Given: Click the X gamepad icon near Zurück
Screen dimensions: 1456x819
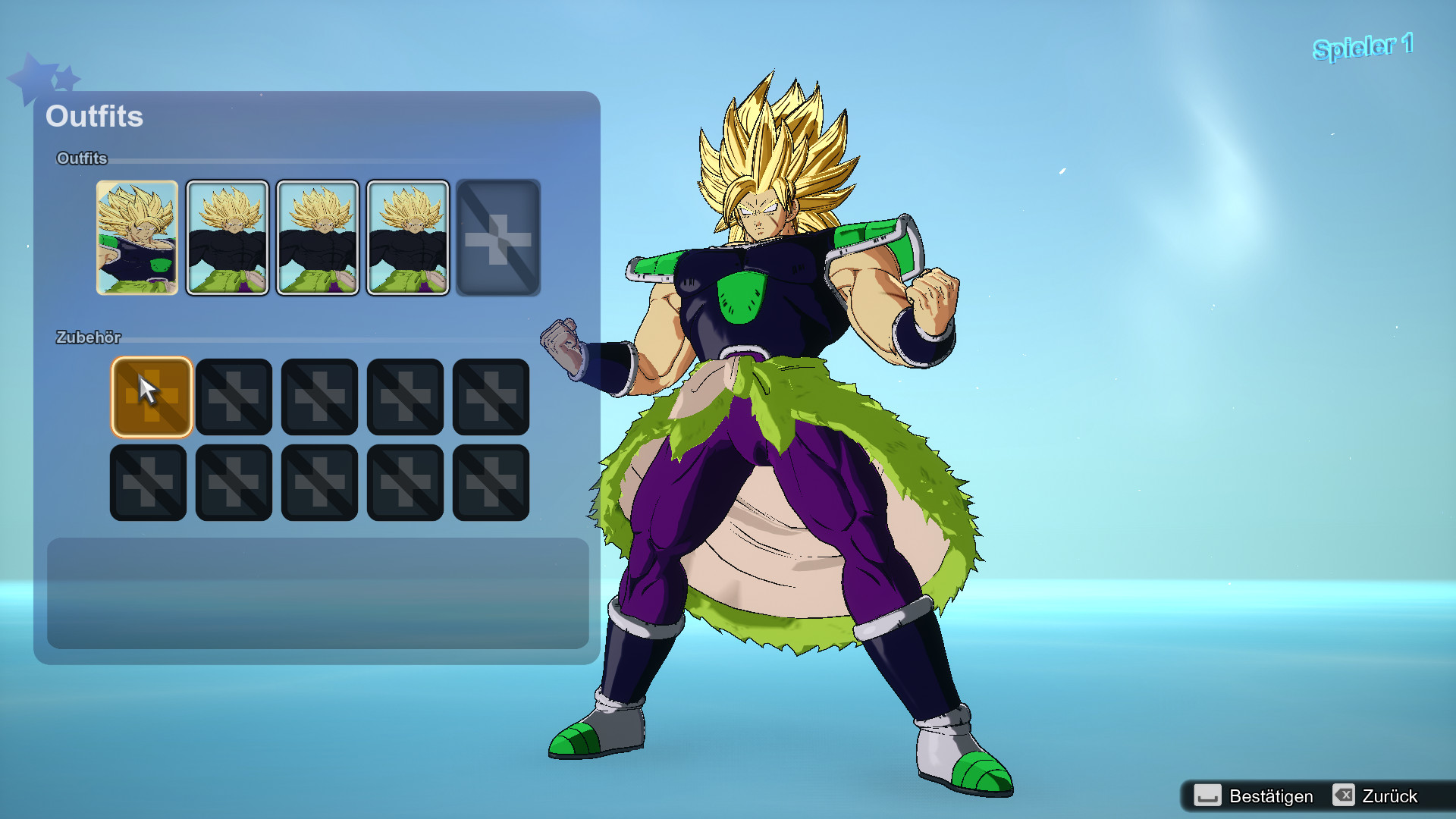Looking at the screenshot, I should click(x=1344, y=796).
